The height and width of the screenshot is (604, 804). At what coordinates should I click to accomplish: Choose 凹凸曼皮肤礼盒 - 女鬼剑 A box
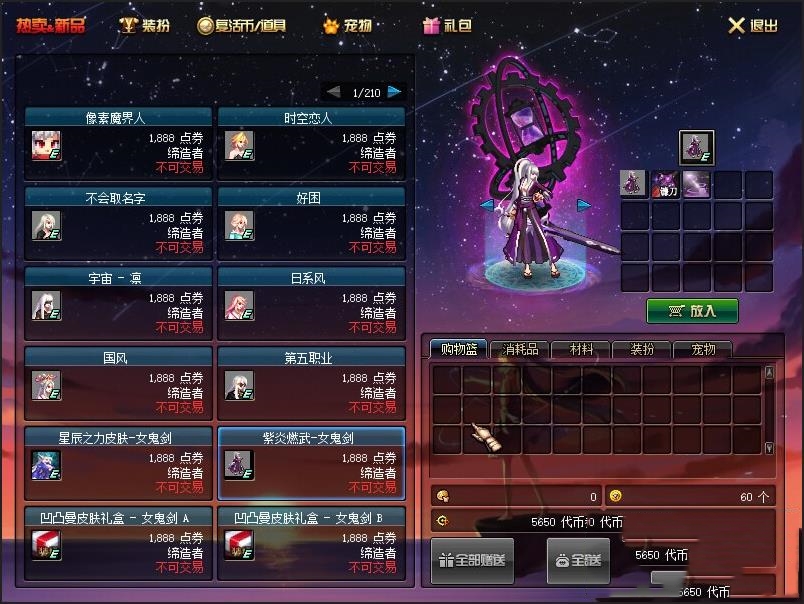(118, 541)
